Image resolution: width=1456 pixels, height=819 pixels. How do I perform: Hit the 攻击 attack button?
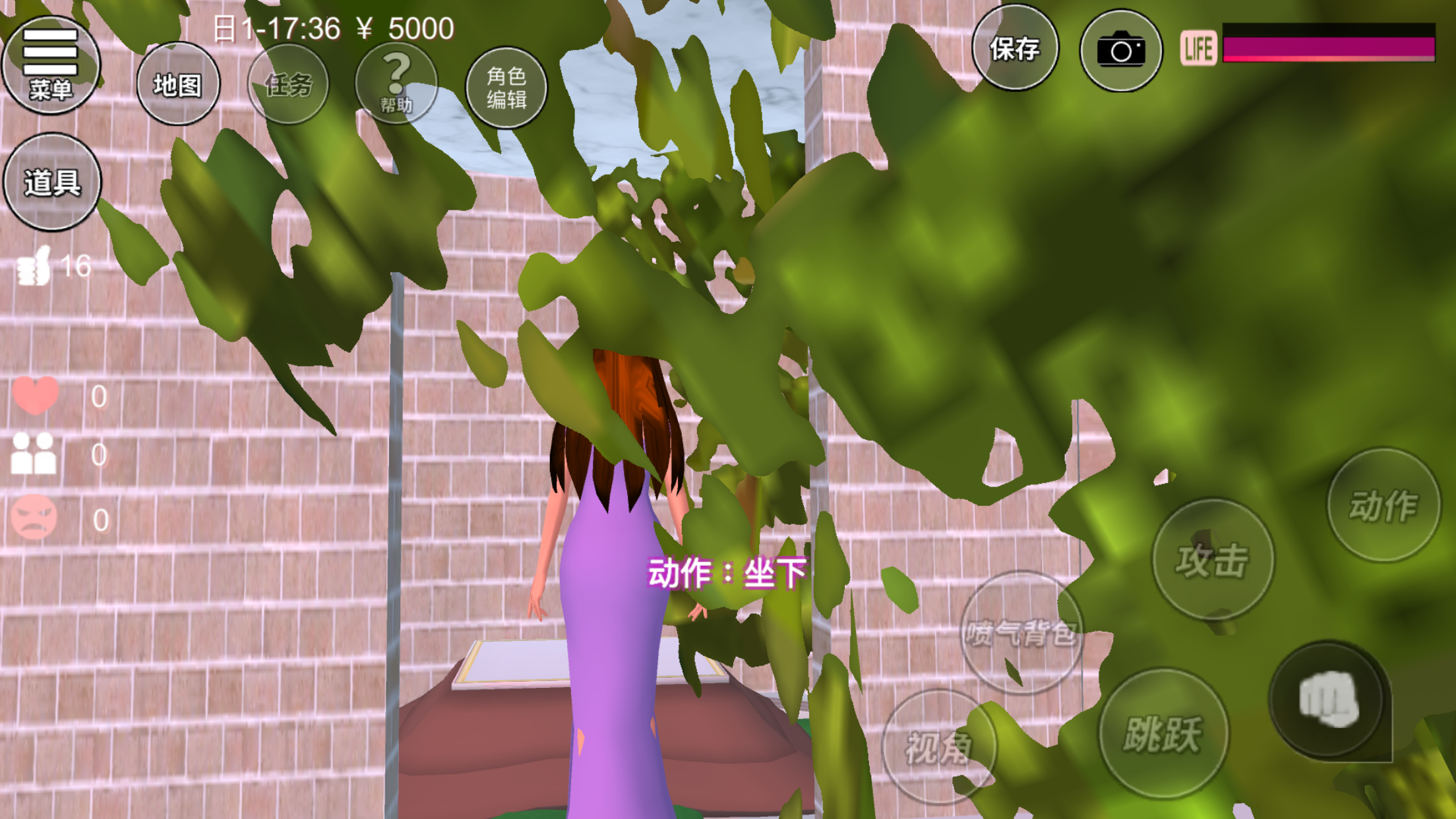1212,559
